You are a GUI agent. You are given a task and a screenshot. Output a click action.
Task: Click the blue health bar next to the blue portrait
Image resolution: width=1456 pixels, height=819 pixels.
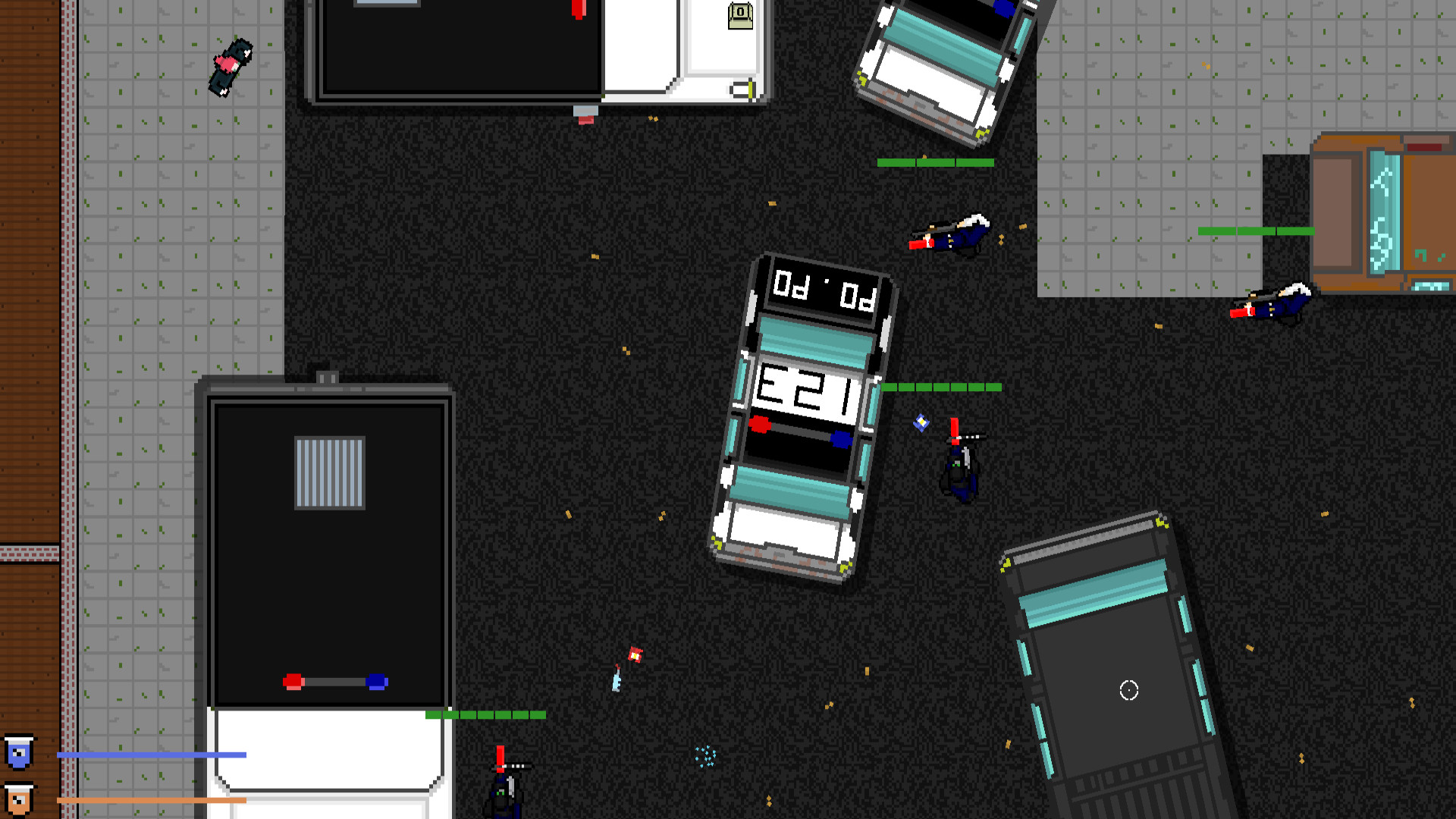point(152,754)
